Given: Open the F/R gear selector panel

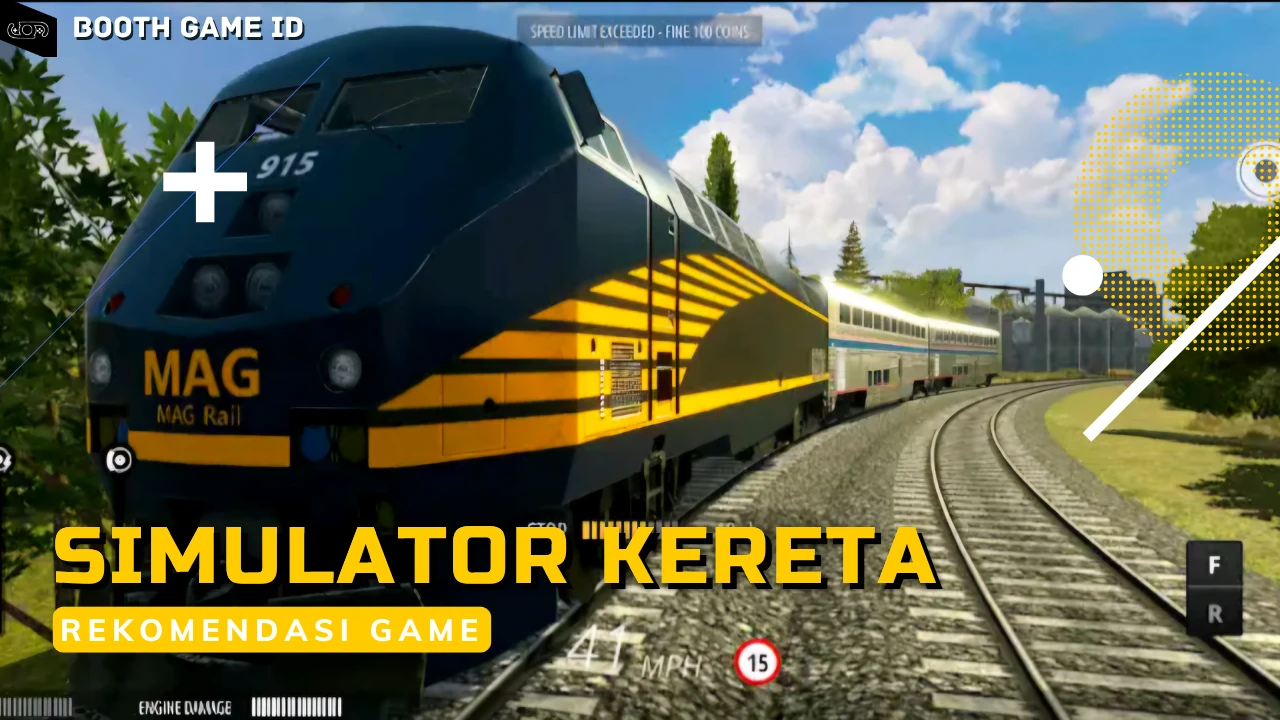Looking at the screenshot, I should tap(1214, 589).
